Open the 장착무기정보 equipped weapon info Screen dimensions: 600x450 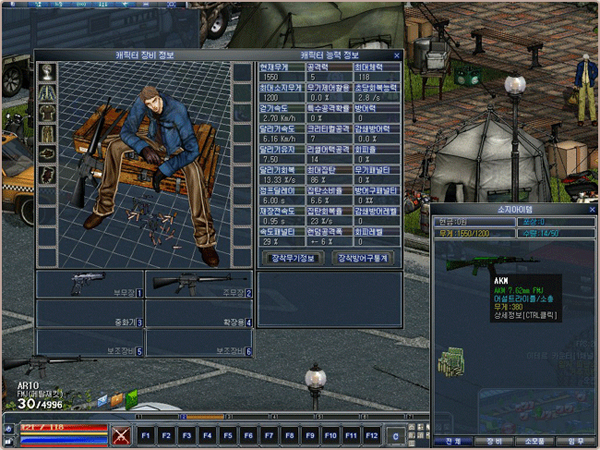294,257
